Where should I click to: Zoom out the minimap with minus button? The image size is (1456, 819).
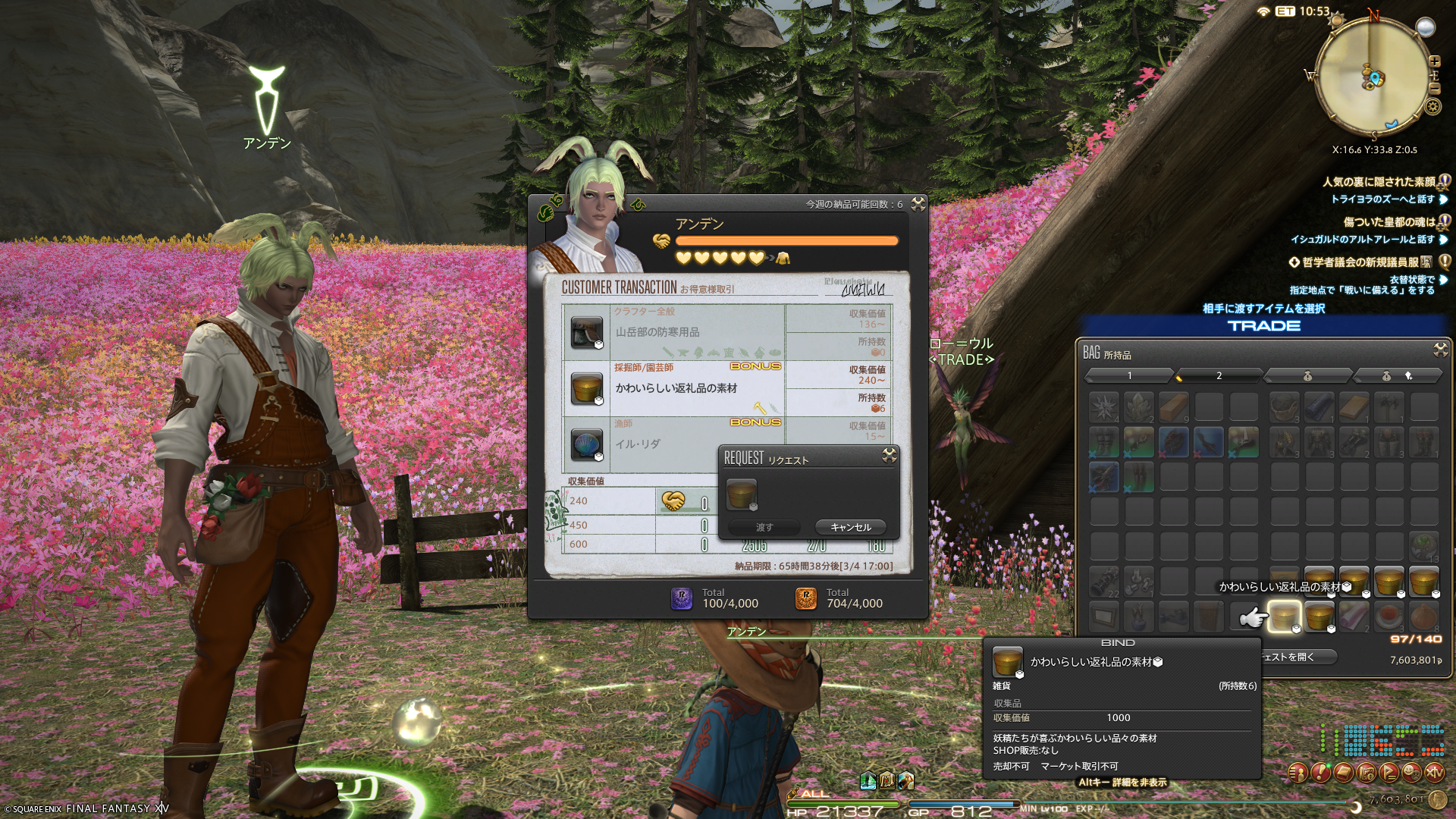tap(1434, 89)
